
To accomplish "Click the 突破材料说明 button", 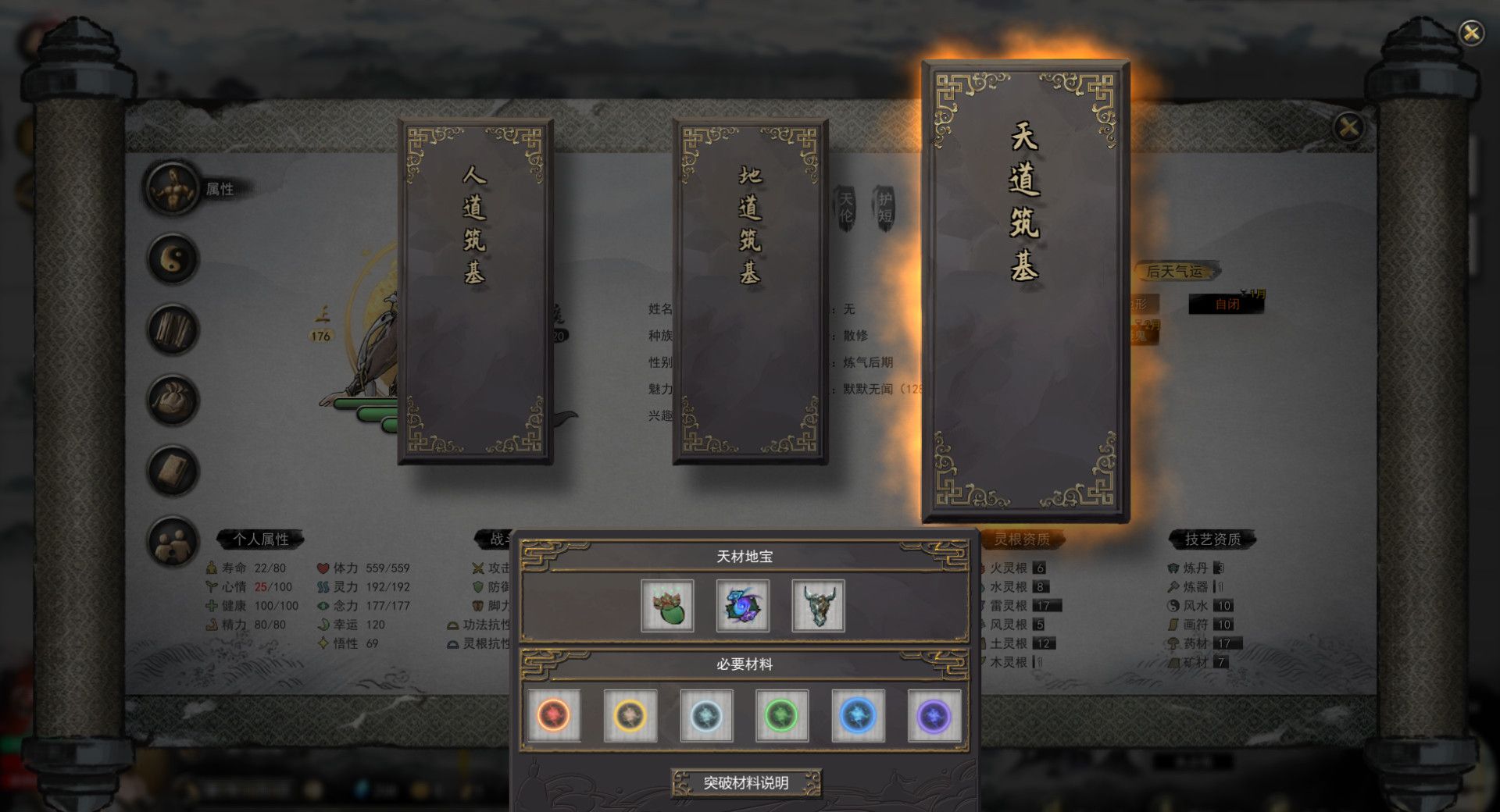I will pyautogui.click(x=746, y=782).
